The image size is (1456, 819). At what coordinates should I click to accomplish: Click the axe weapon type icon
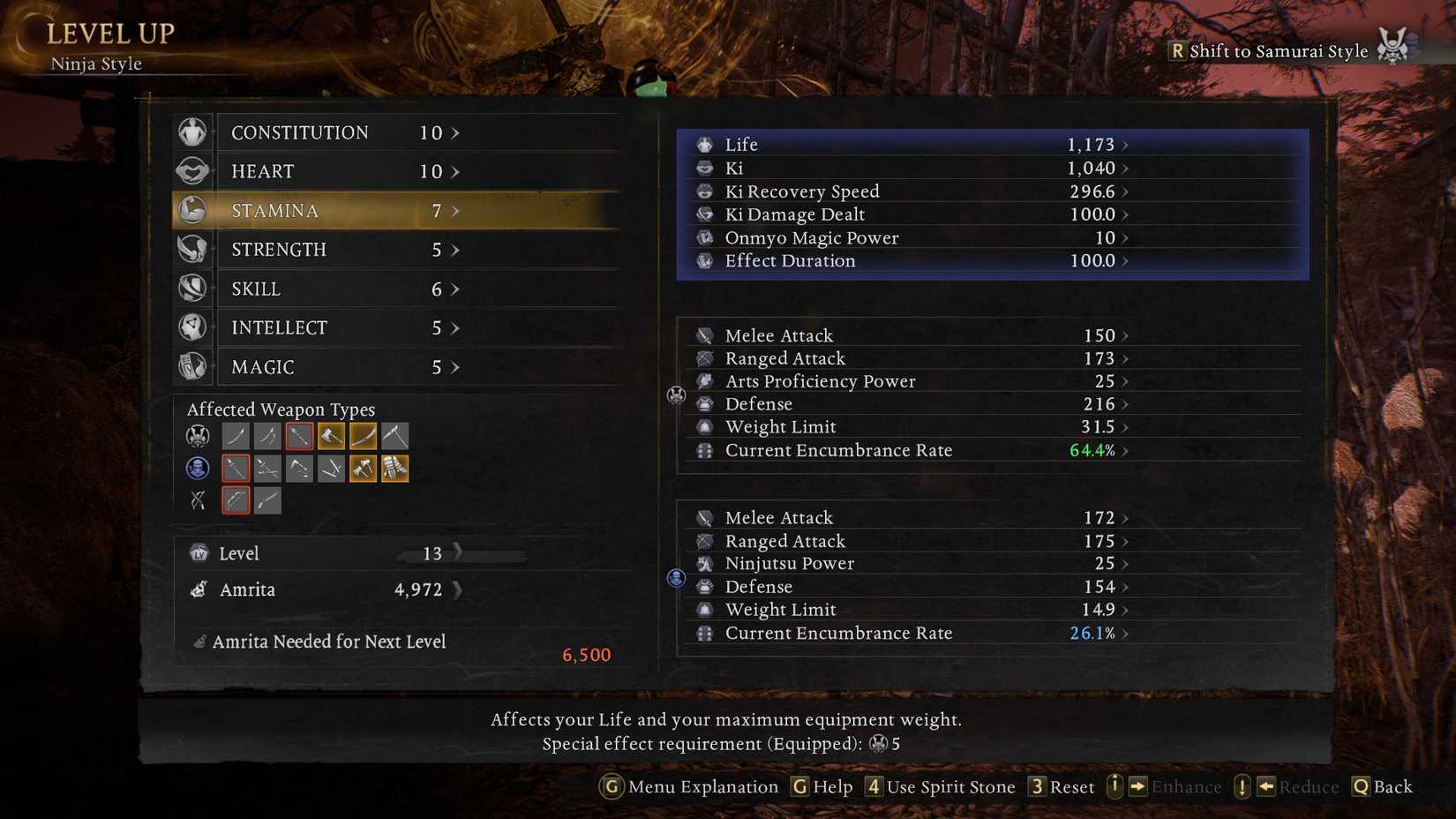(x=331, y=435)
